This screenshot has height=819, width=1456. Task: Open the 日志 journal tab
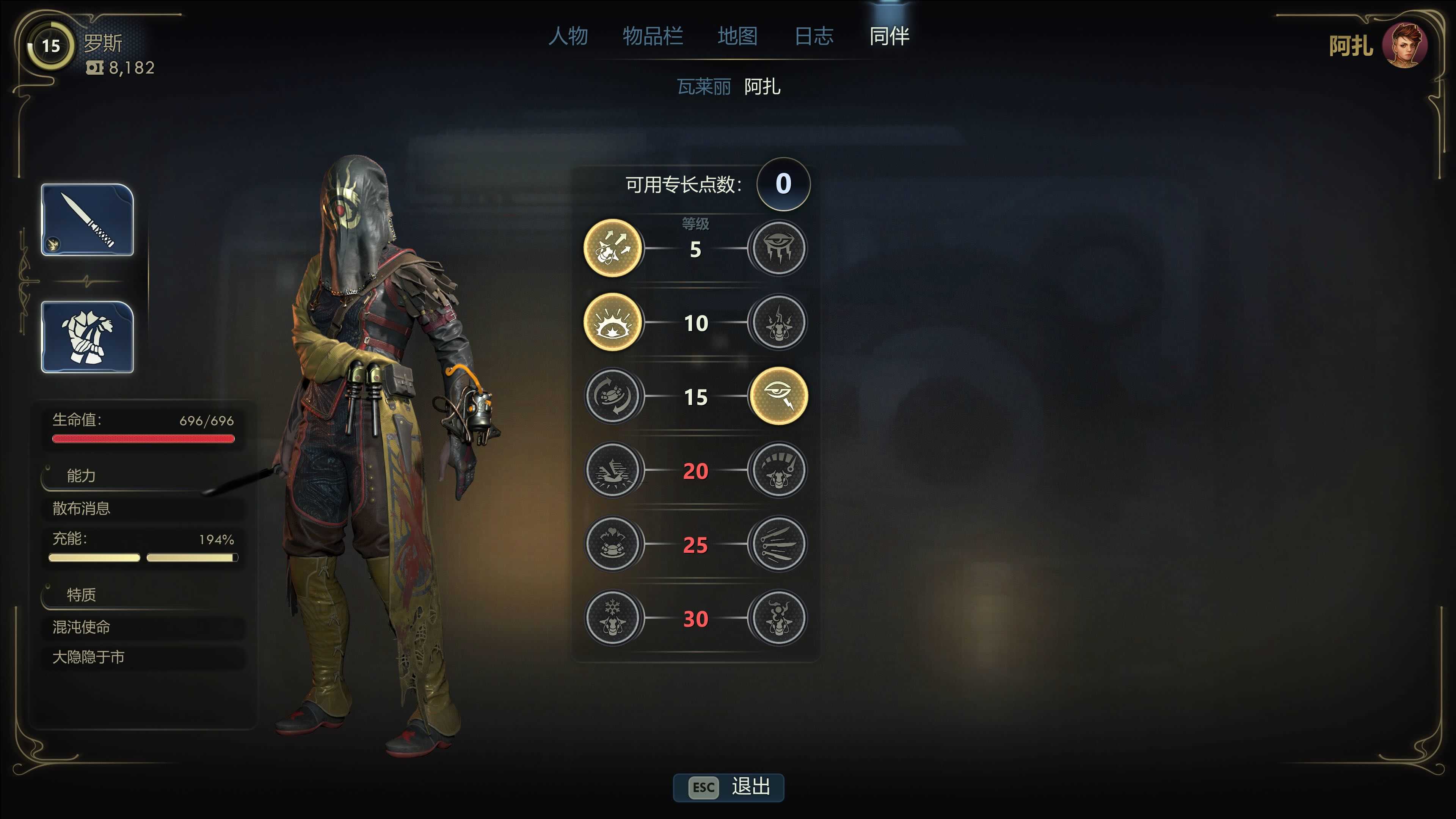coord(813,36)
